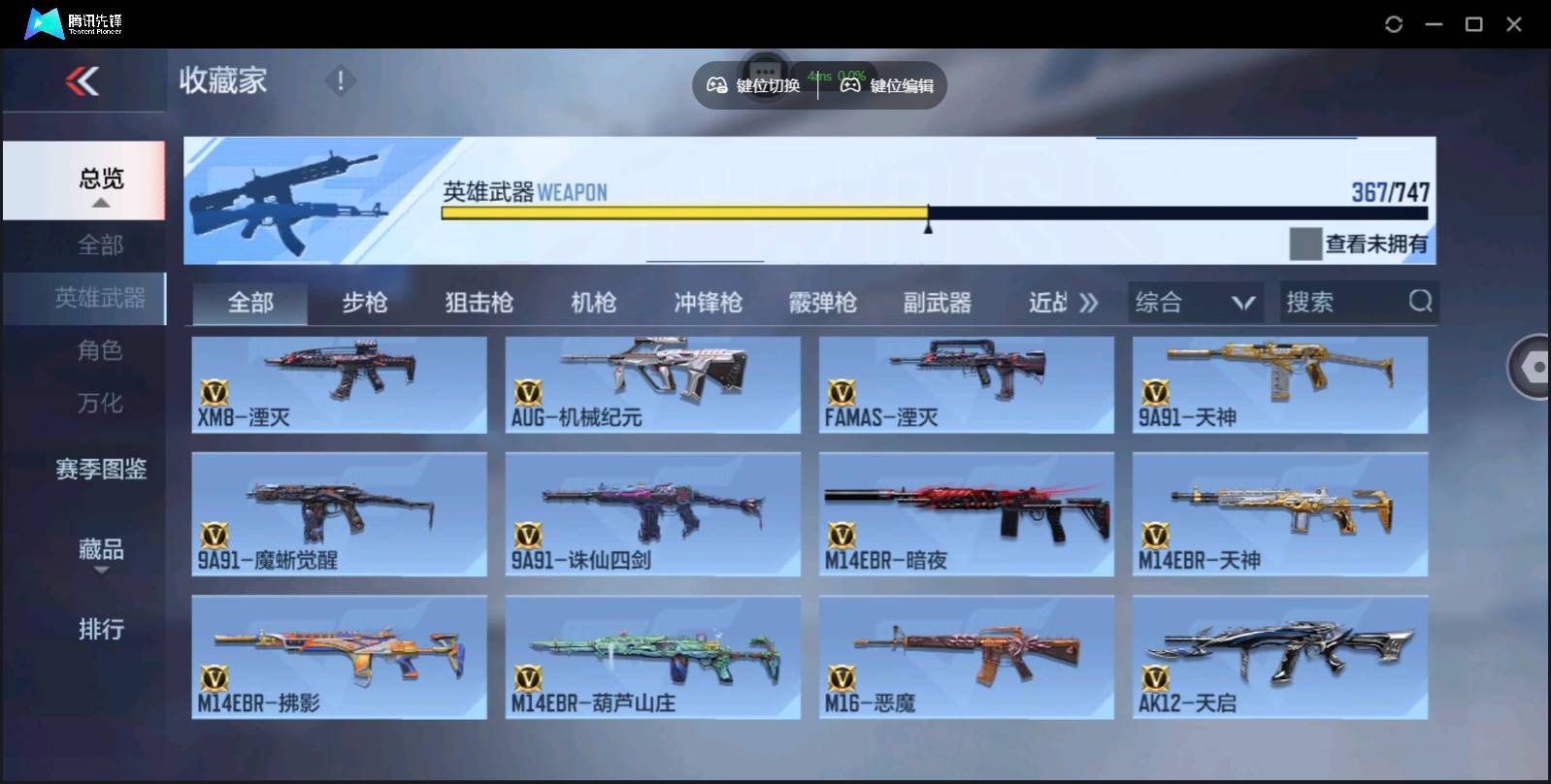Open the 综合 sorting dropdown
This screenshot has width=1551, height=784.
pos(1194,302)
